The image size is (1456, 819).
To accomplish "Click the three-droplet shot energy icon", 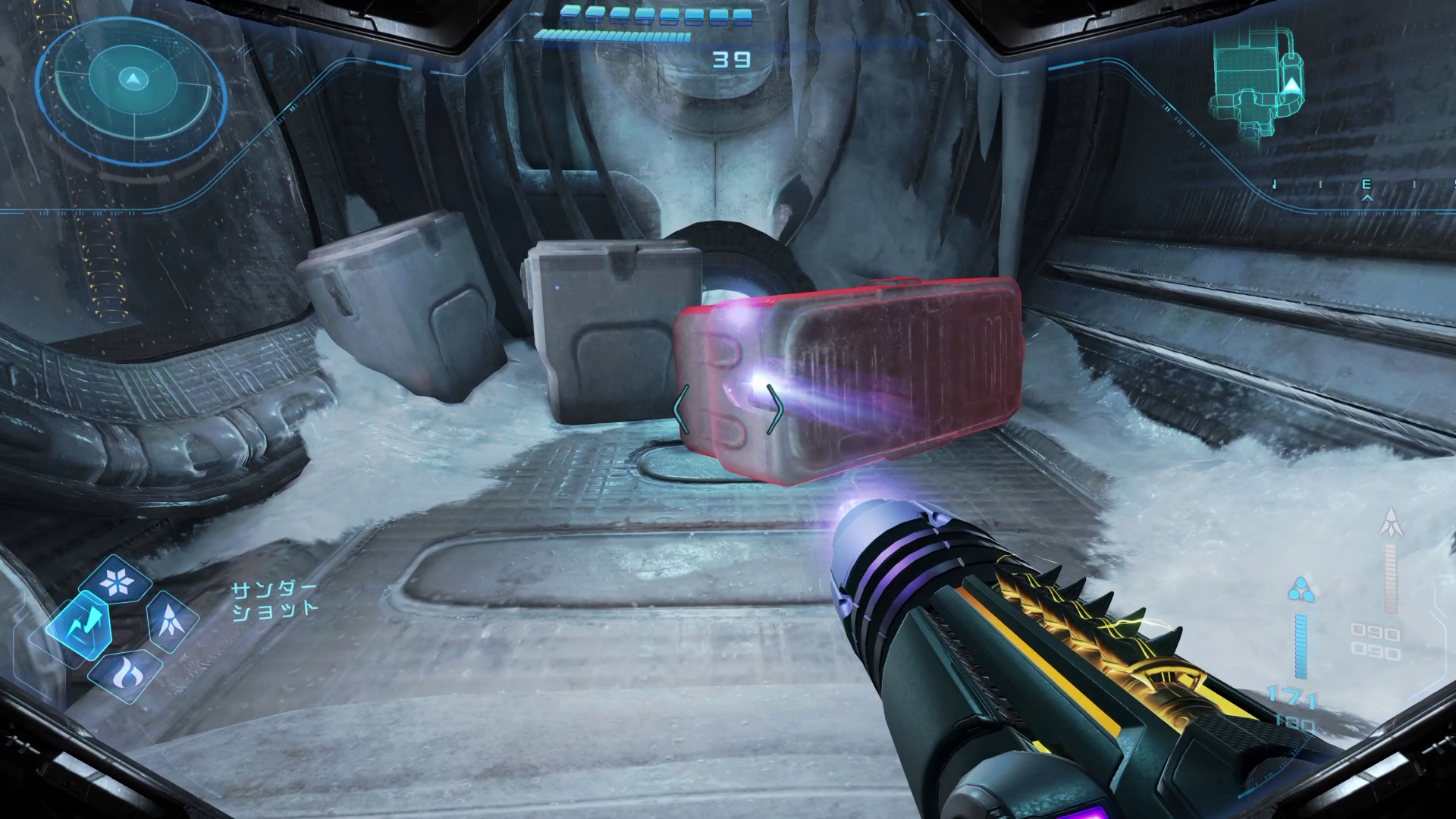I will (x=1300, y=588).
